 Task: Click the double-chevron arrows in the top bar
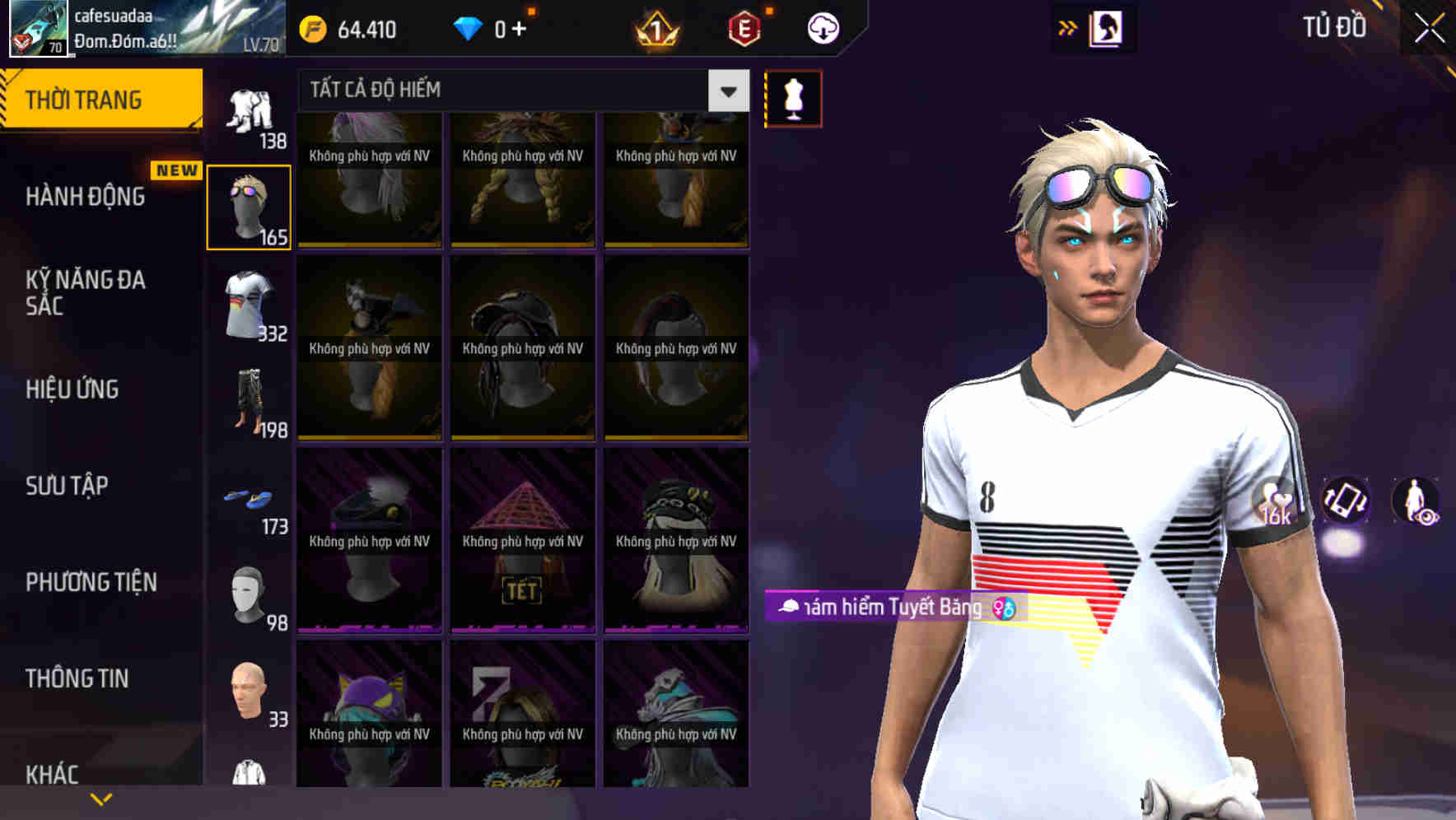point(1068,27)
